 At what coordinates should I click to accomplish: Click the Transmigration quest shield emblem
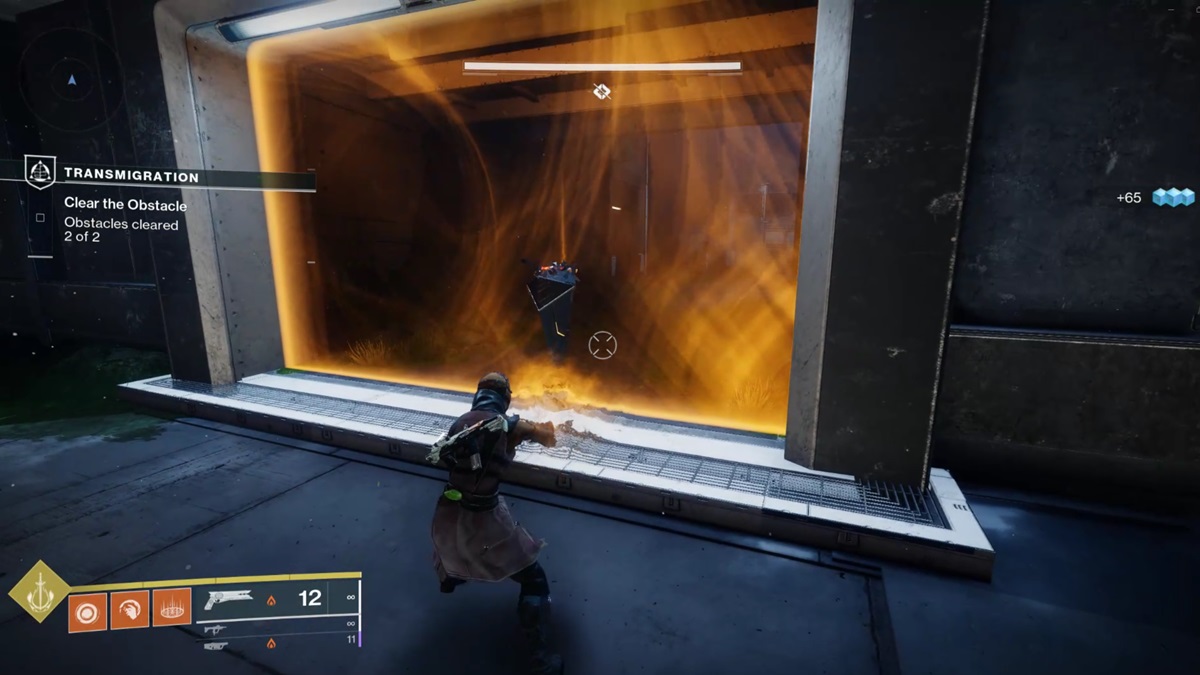point(40,173)
